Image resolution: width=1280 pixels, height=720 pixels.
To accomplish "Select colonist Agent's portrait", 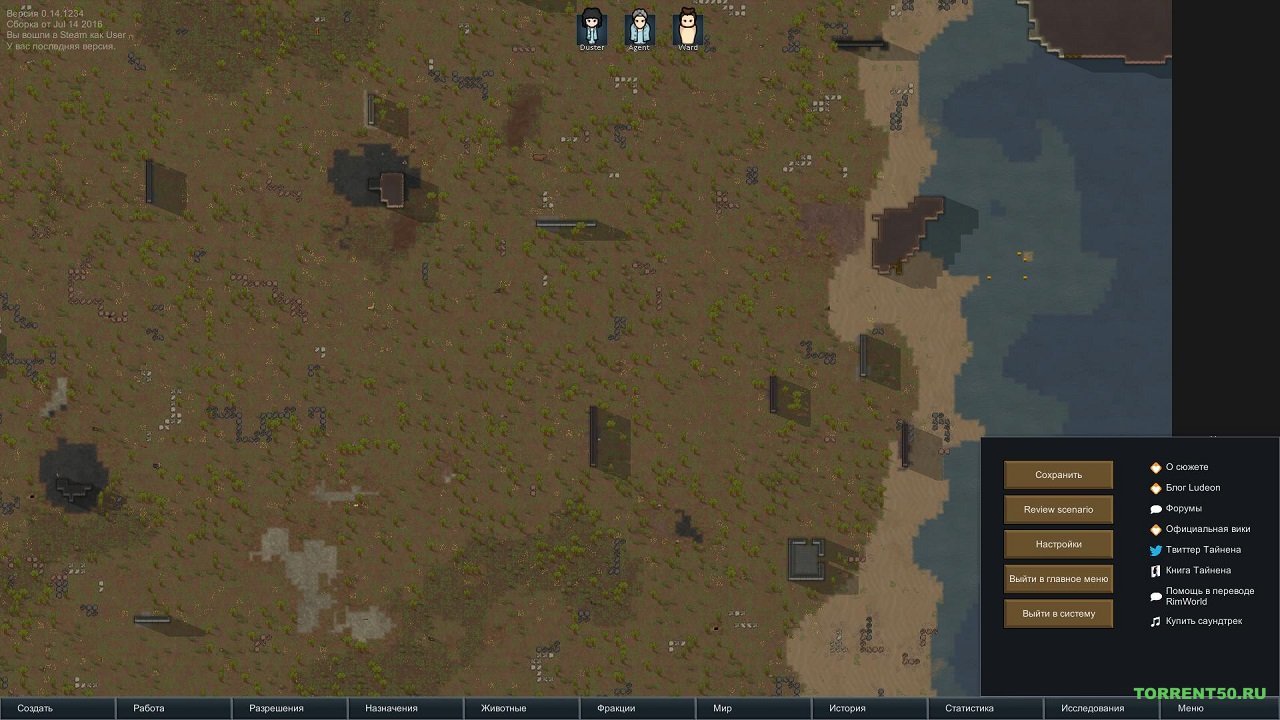I will click(638, 25).
